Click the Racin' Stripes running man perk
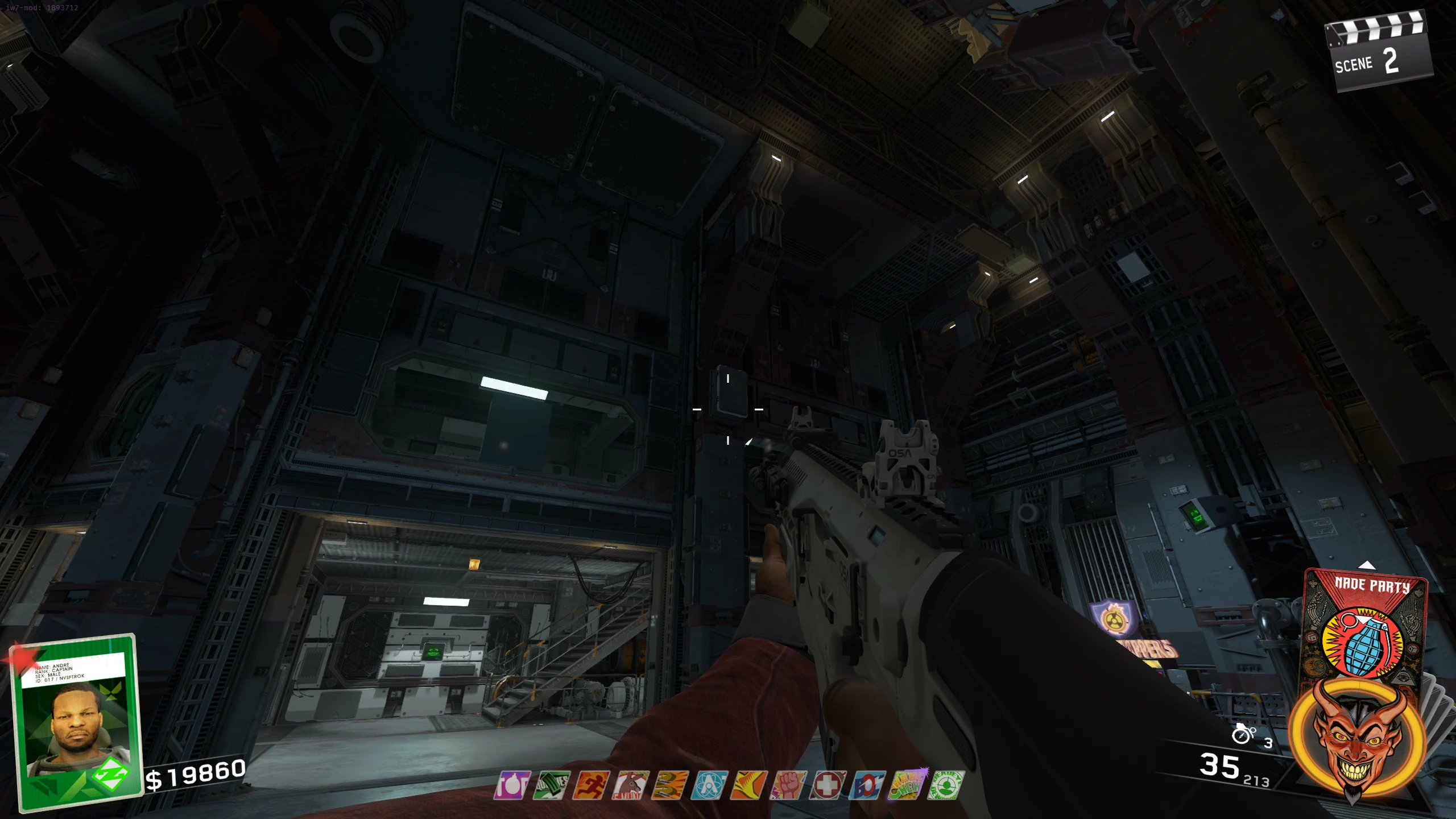Screen dimensions: 1456x819 (x=591, y=785)
